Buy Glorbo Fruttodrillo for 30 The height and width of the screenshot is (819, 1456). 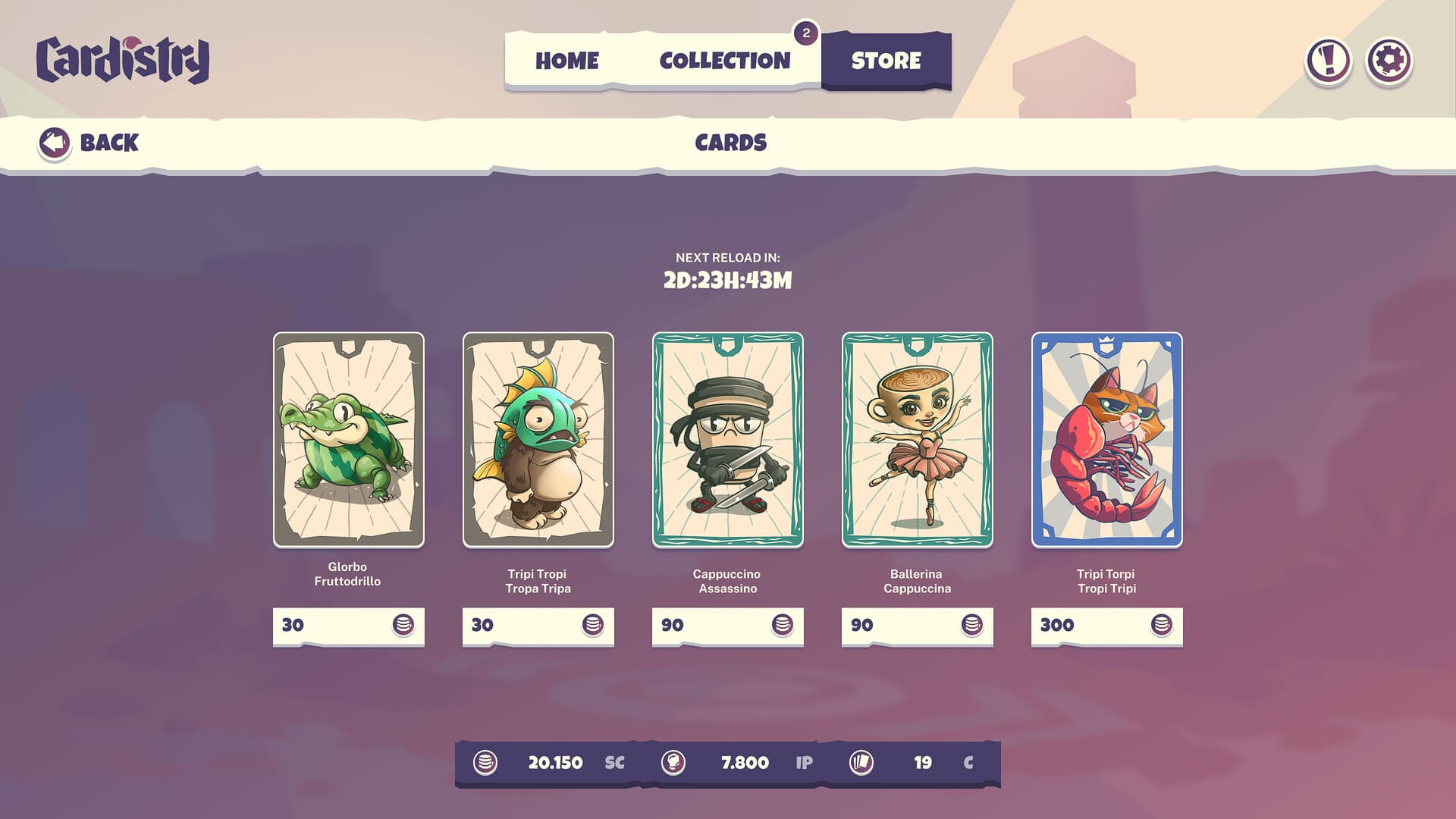[x=348, y=626]
